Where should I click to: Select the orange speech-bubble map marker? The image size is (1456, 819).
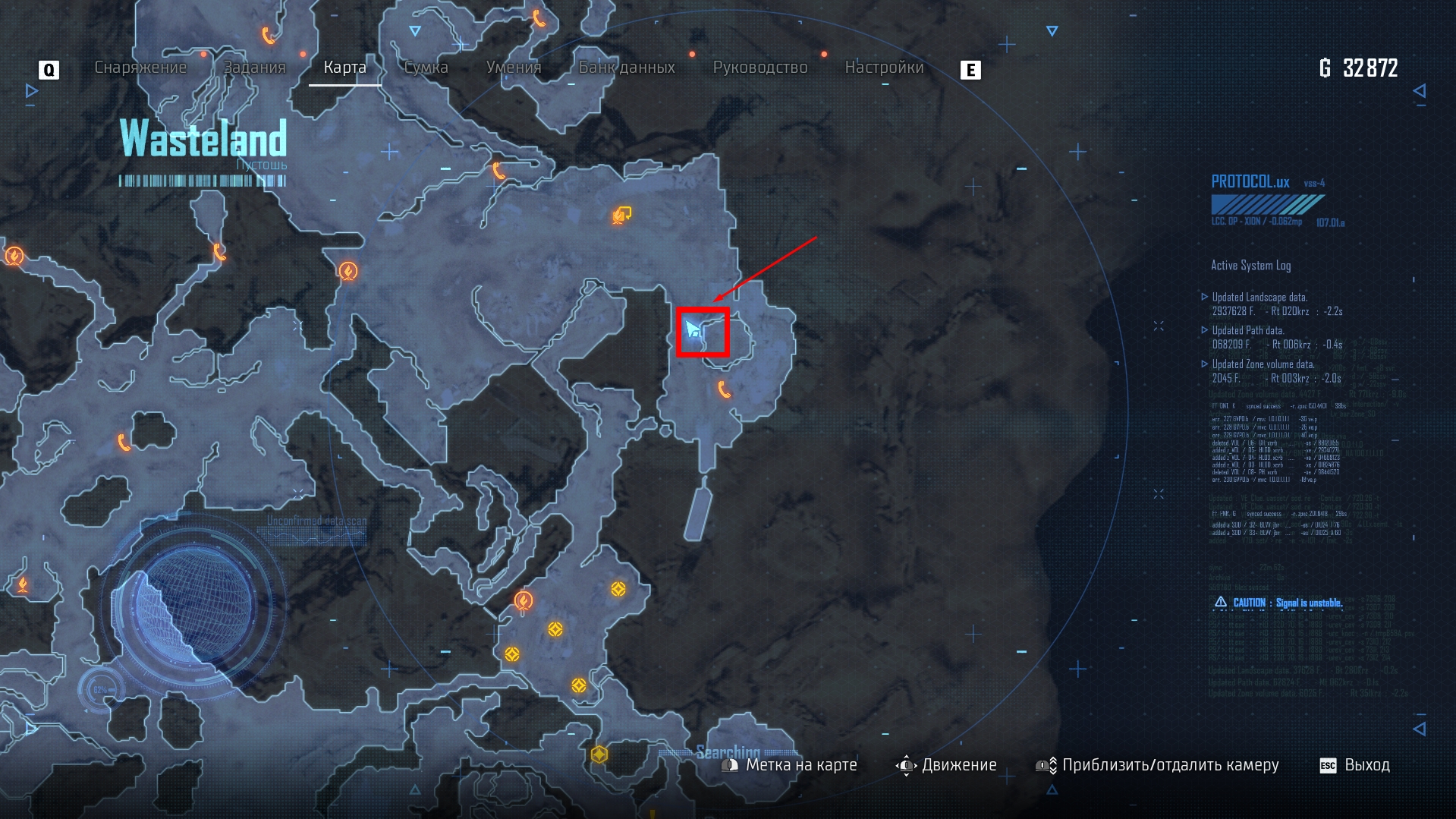point(622,215)
